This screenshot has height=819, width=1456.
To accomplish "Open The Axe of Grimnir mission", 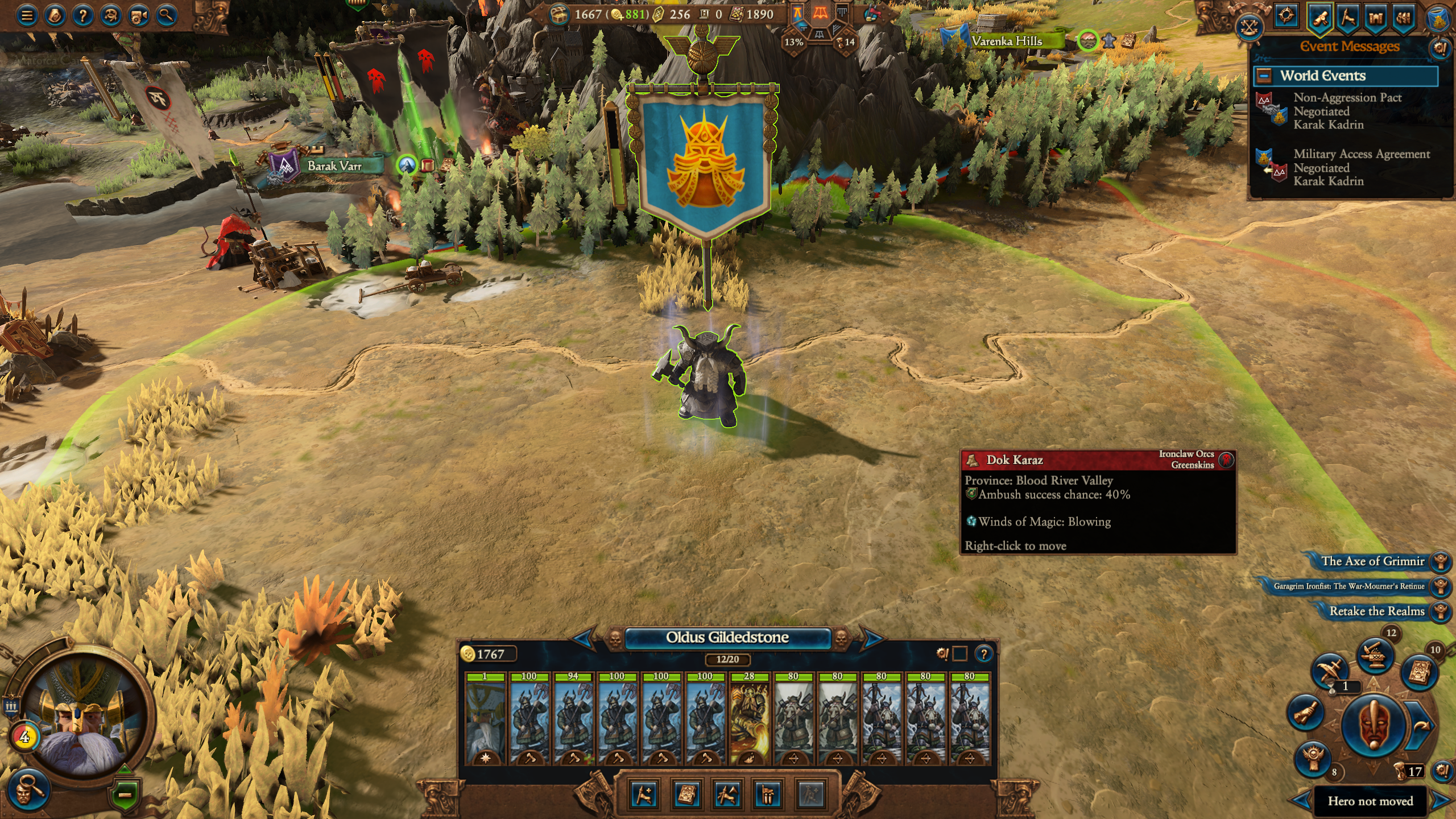I will (1372, 561).
